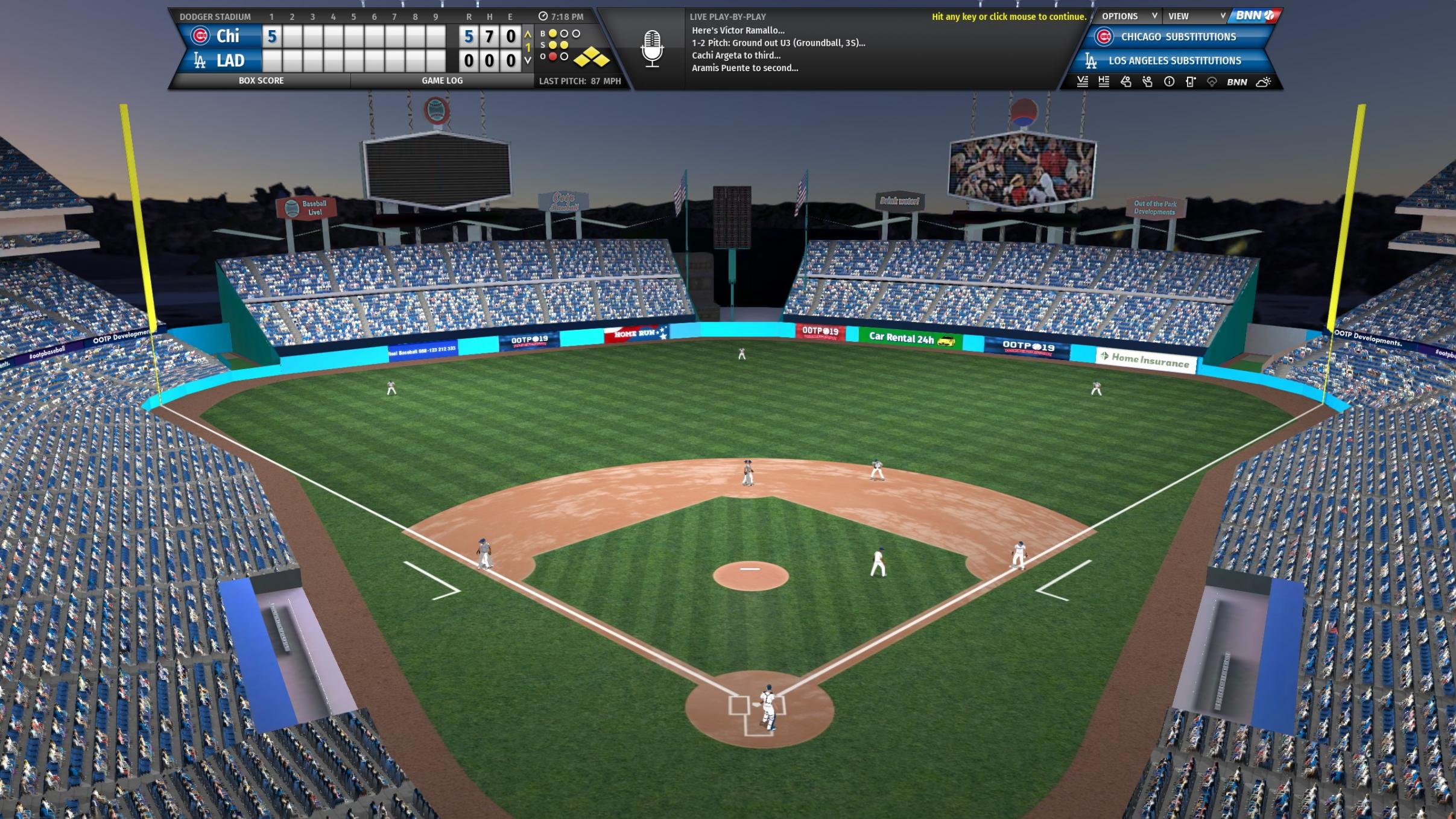
Task: Click the waving player icon
Action: [1147, 82]
